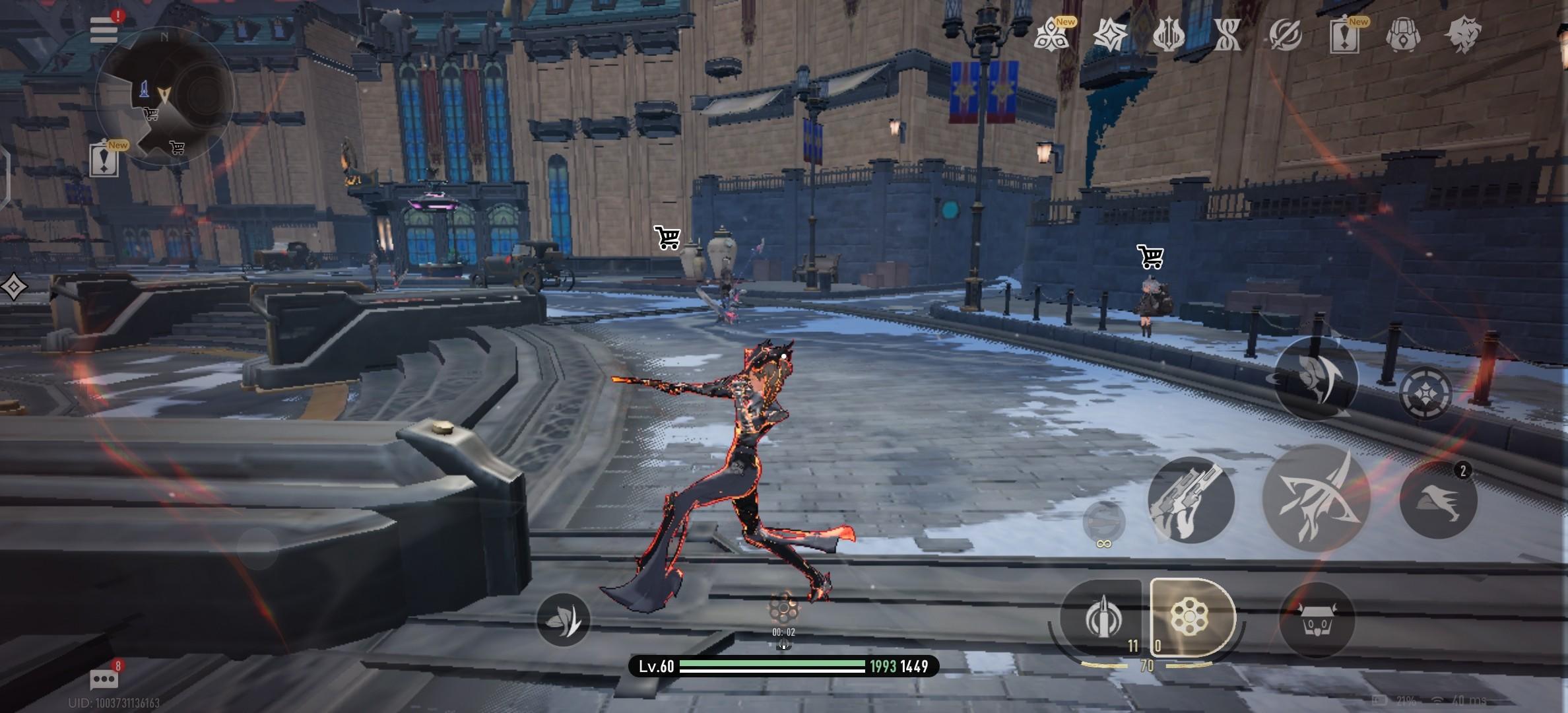The height and width of the screenshot is (713, 1568).
Task: Open the hamburger main menu
Action: click(x=104, y=30)
